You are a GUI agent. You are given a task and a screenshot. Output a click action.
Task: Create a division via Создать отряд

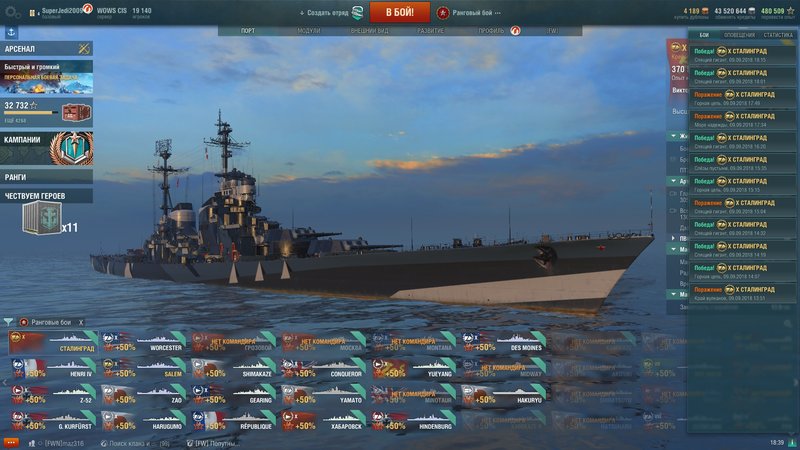point(330,12)
